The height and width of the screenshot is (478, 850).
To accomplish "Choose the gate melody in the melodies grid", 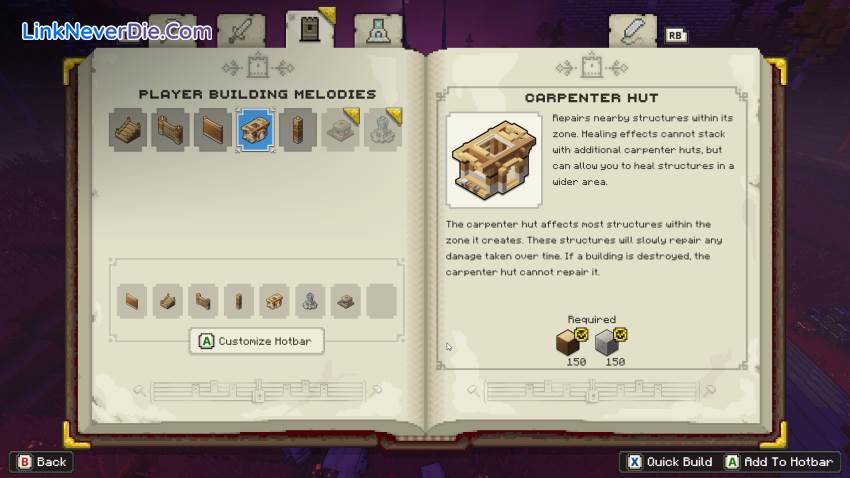I will click(x=171, y=130).
